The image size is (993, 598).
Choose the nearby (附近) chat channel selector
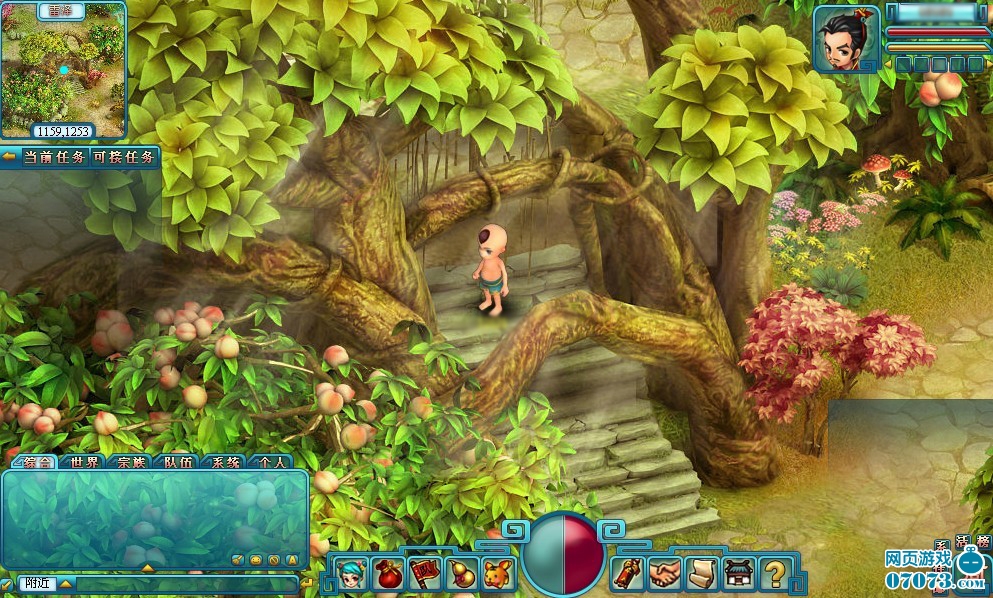[x=38, y=583]
